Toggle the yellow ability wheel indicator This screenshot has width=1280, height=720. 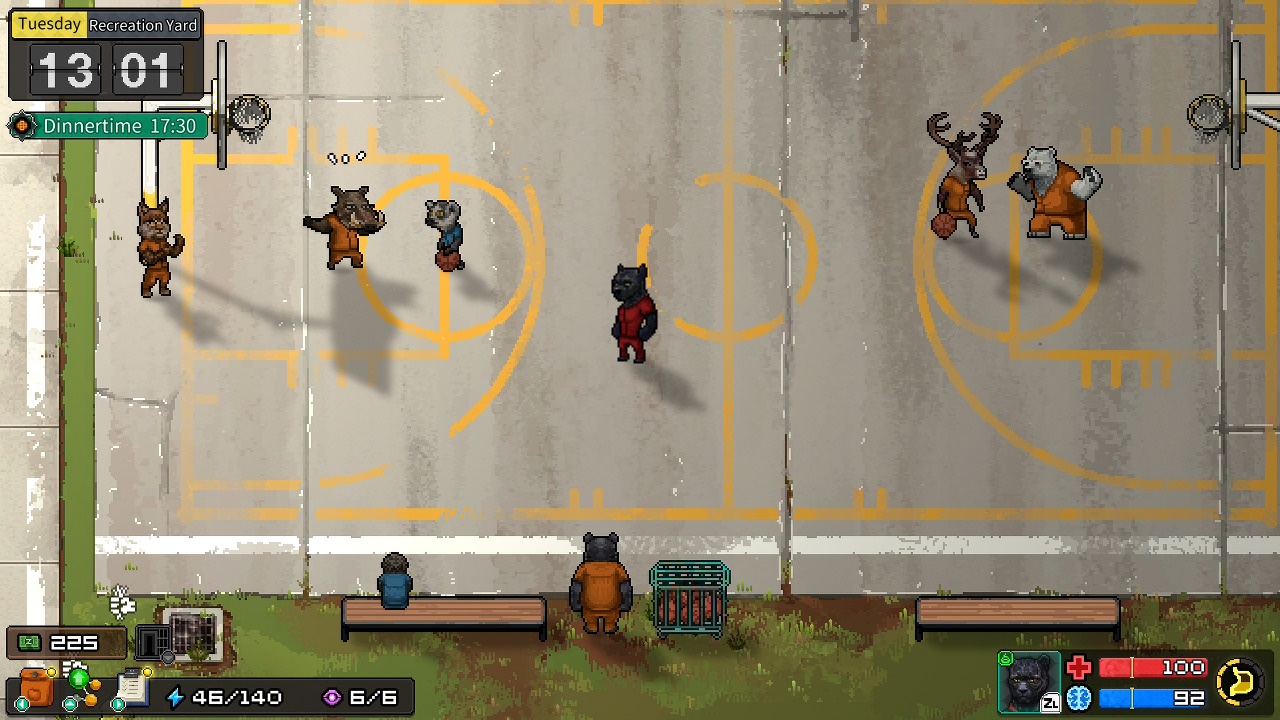(1238, 680)
